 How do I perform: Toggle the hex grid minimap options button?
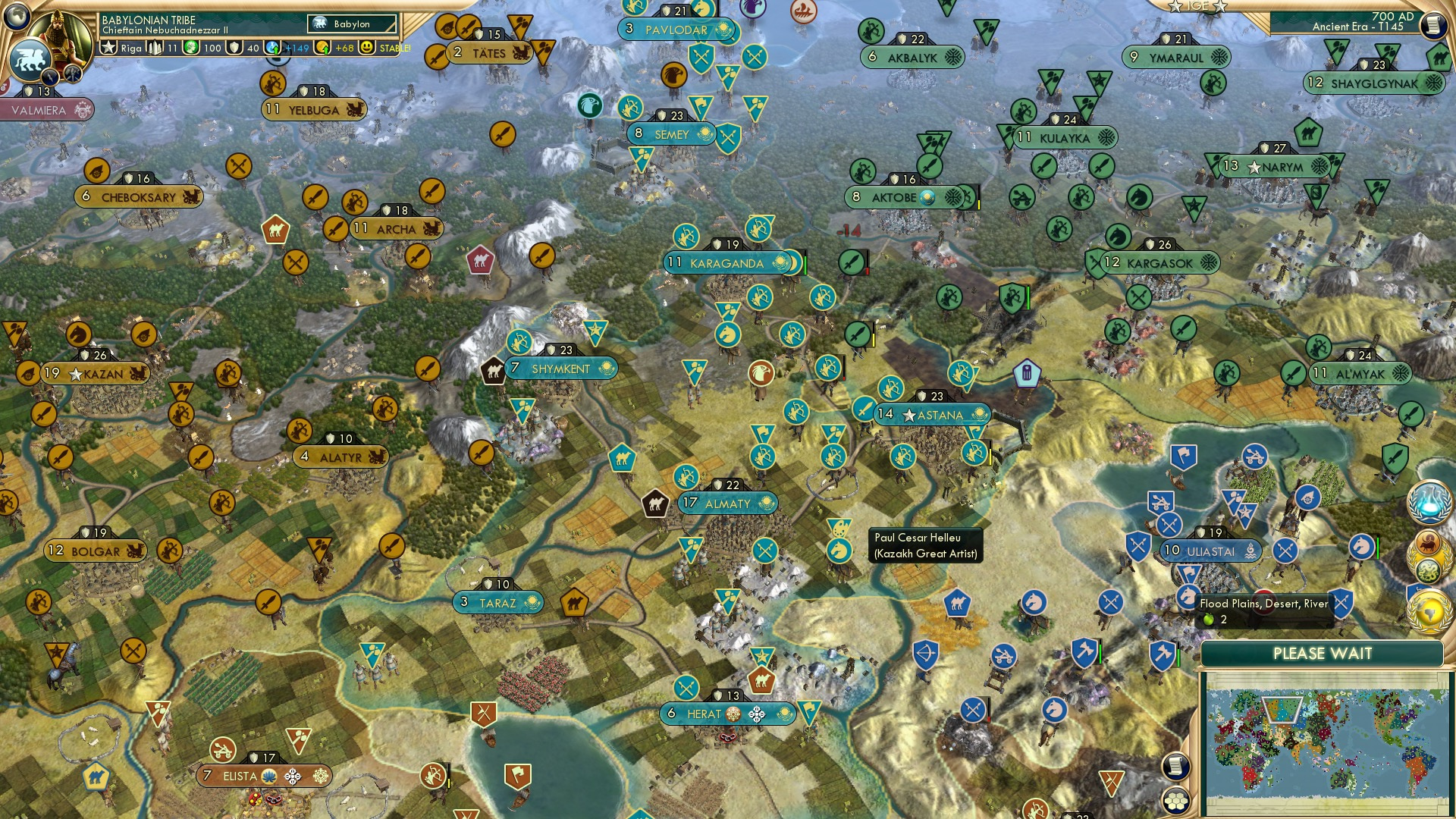pyautogui.click(x=1175, y=800)
